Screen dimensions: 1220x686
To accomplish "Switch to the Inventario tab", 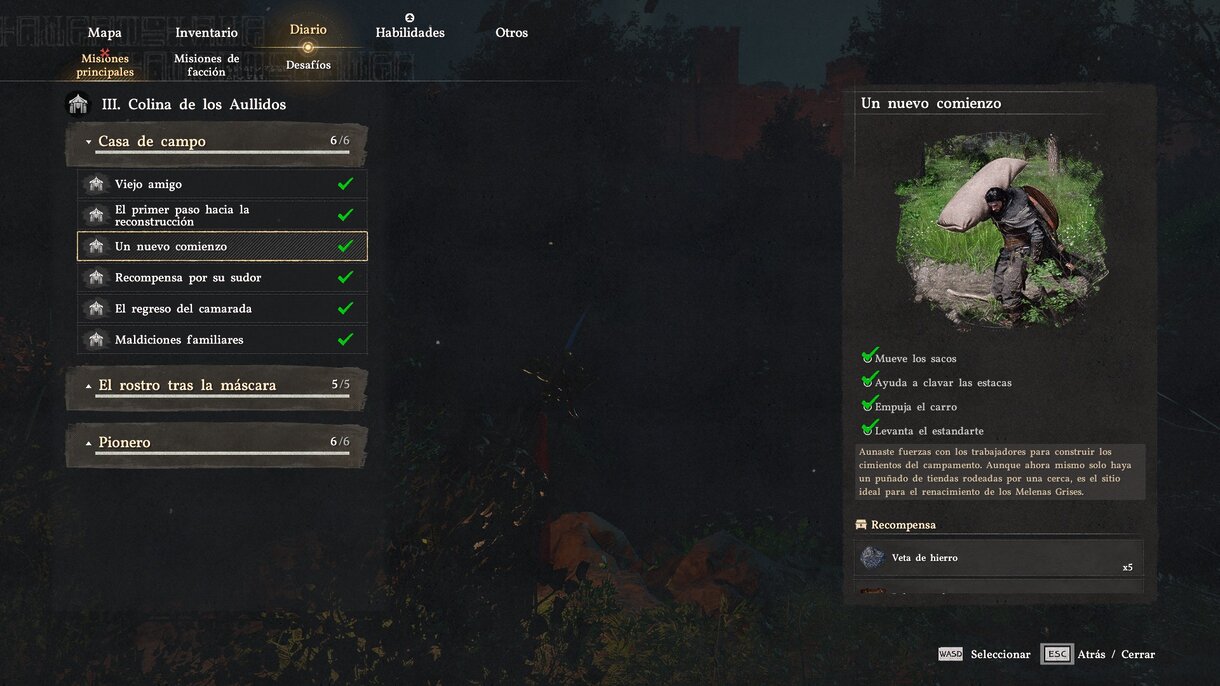I will [x=206, y=33].
